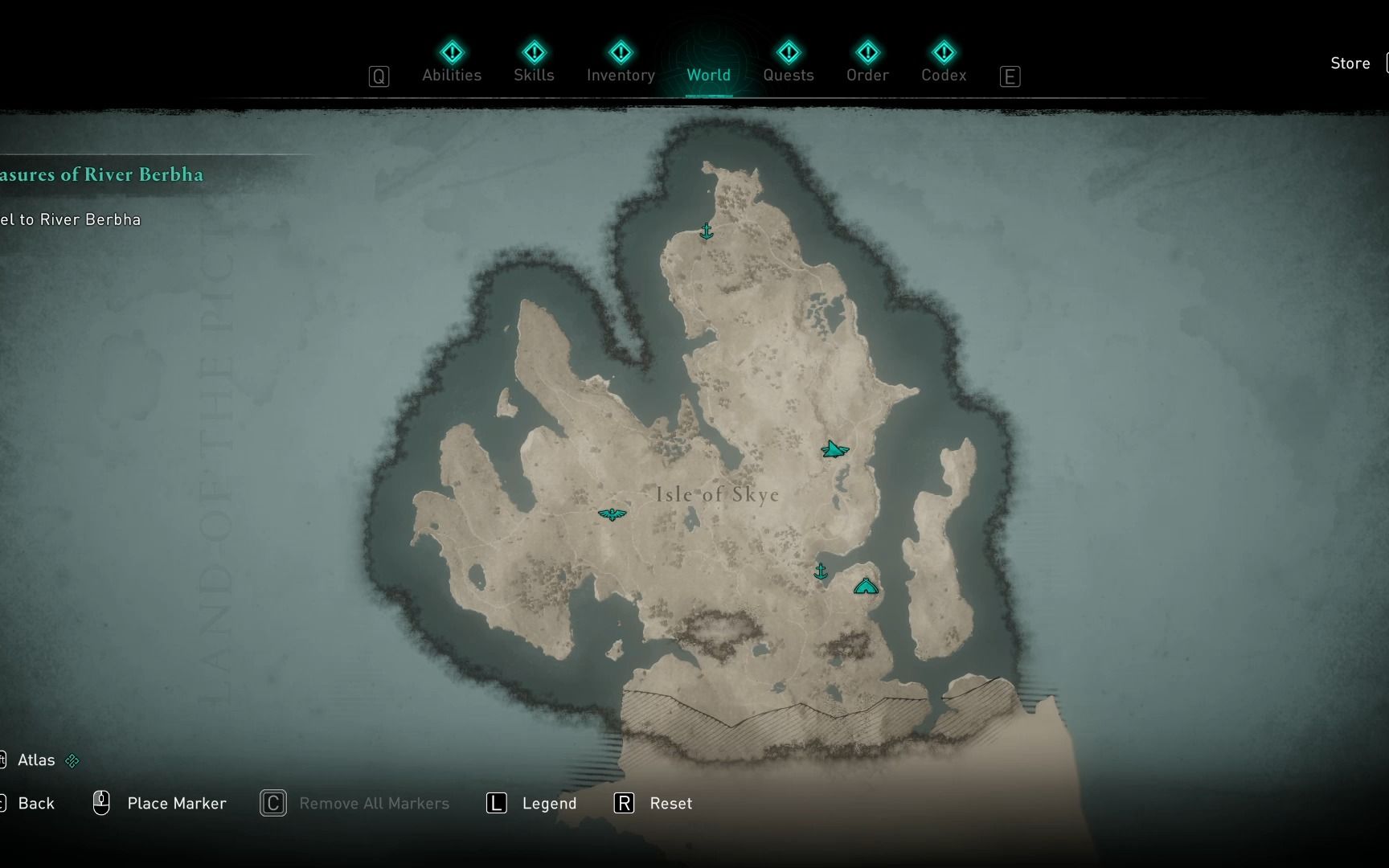1389x868 pixels.
Task: Select the northern anchor harbor marker
Action: (706, 232)
